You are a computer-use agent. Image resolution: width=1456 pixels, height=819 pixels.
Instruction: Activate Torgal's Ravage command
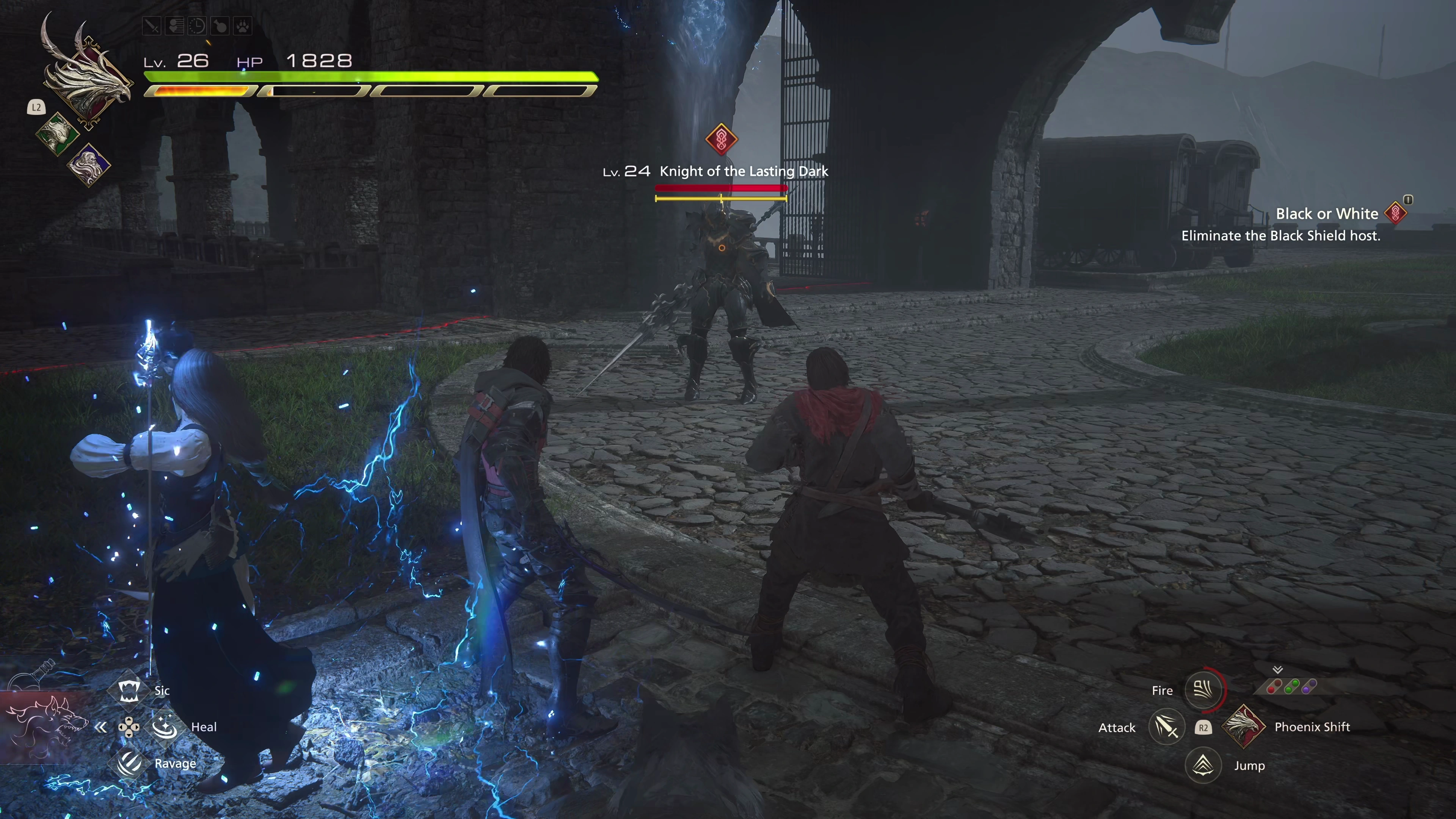click(x=129, y=763)
